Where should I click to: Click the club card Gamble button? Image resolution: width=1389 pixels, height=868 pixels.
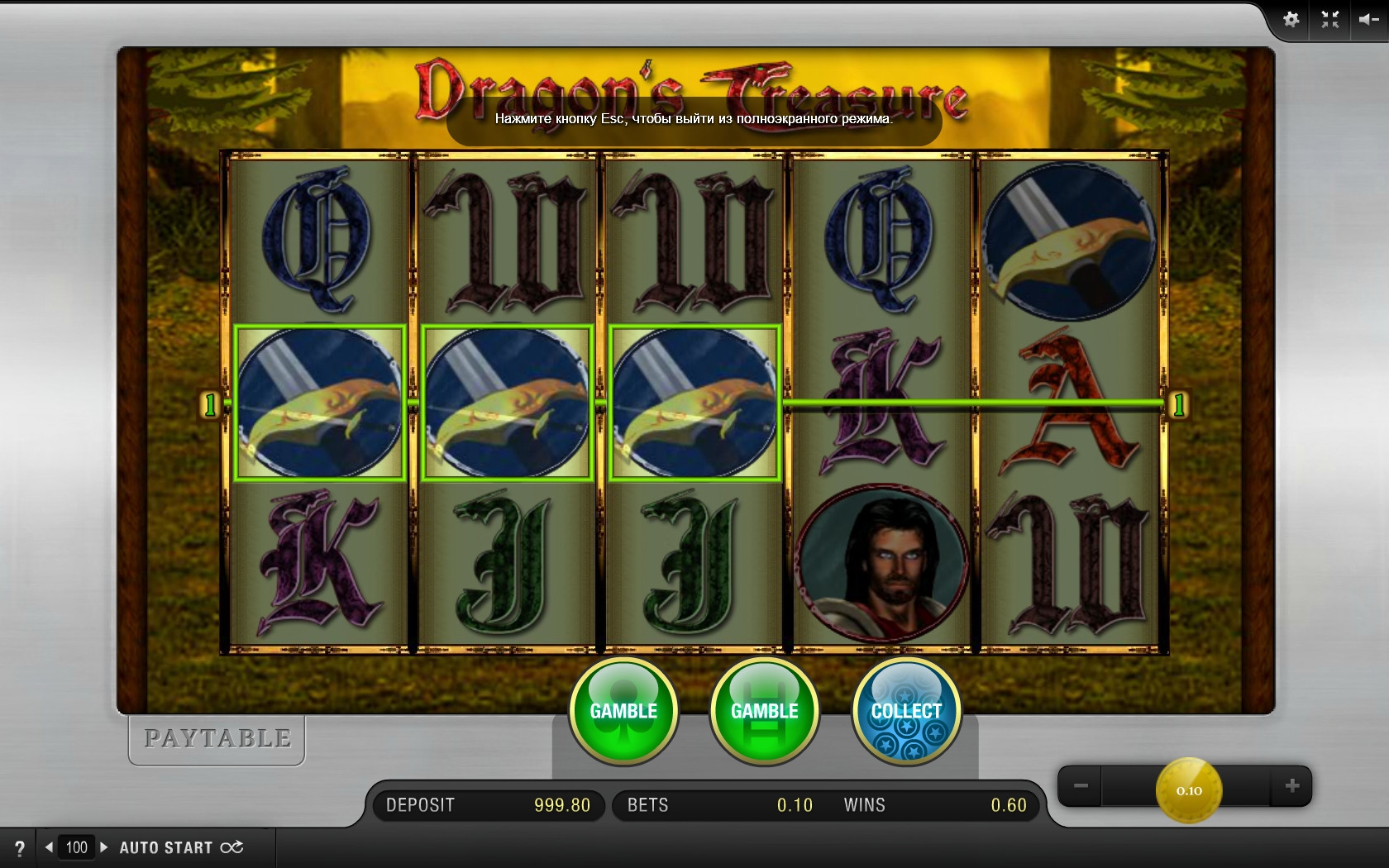(623, 711)
